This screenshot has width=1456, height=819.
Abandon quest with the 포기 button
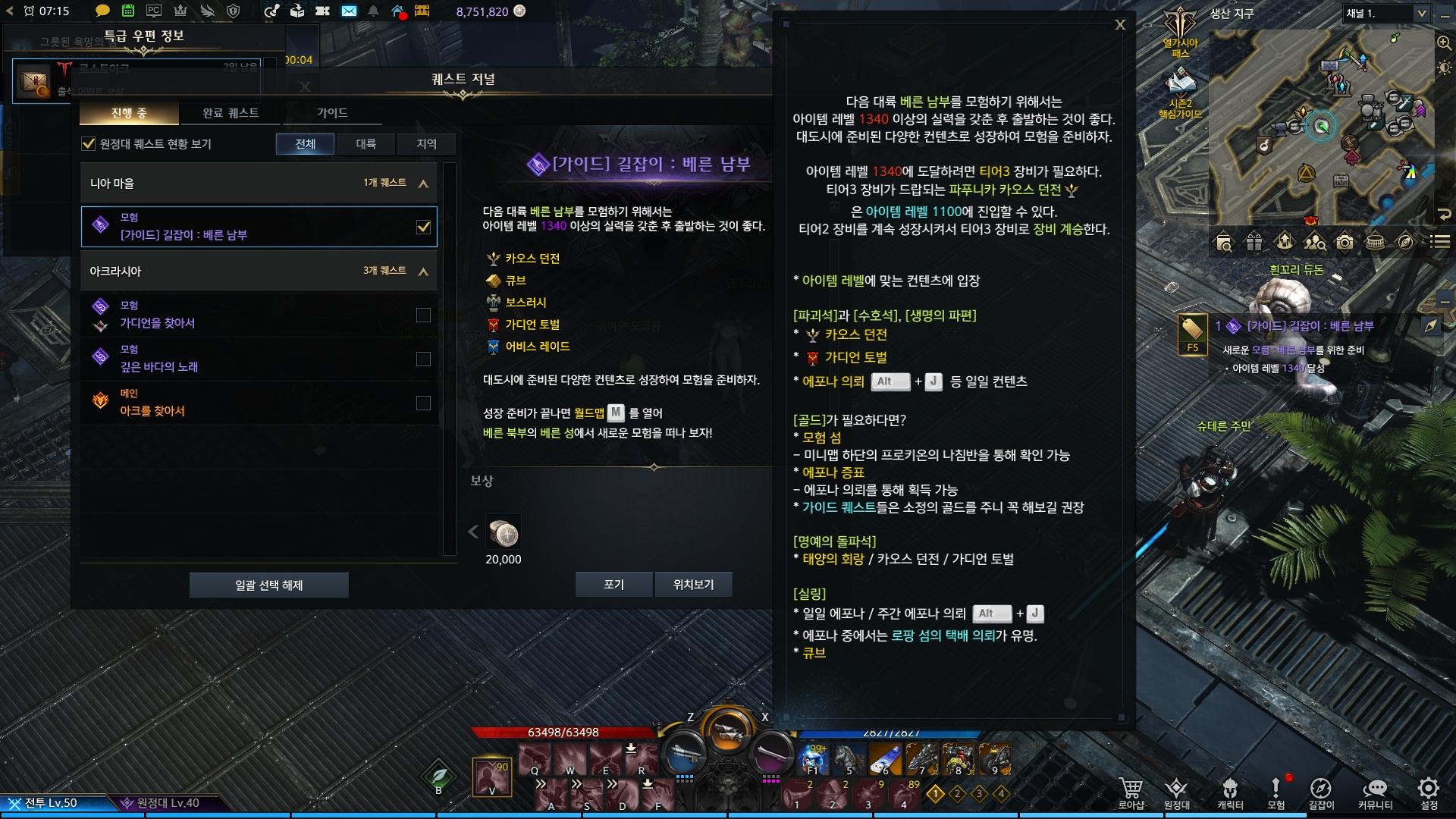tap(613, 585)
